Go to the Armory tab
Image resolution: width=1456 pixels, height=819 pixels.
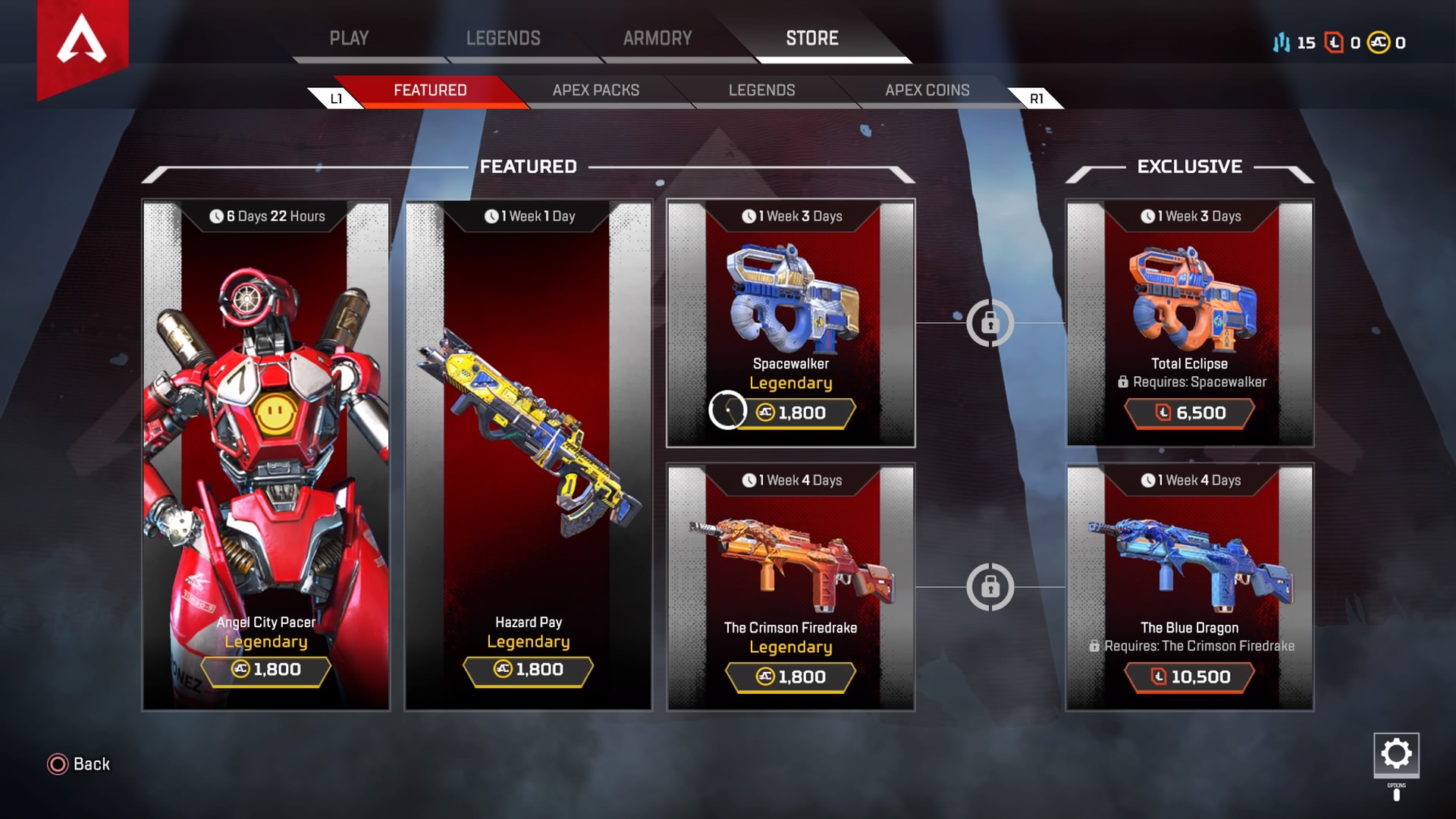pyautogui.click(x=657, y=38)
